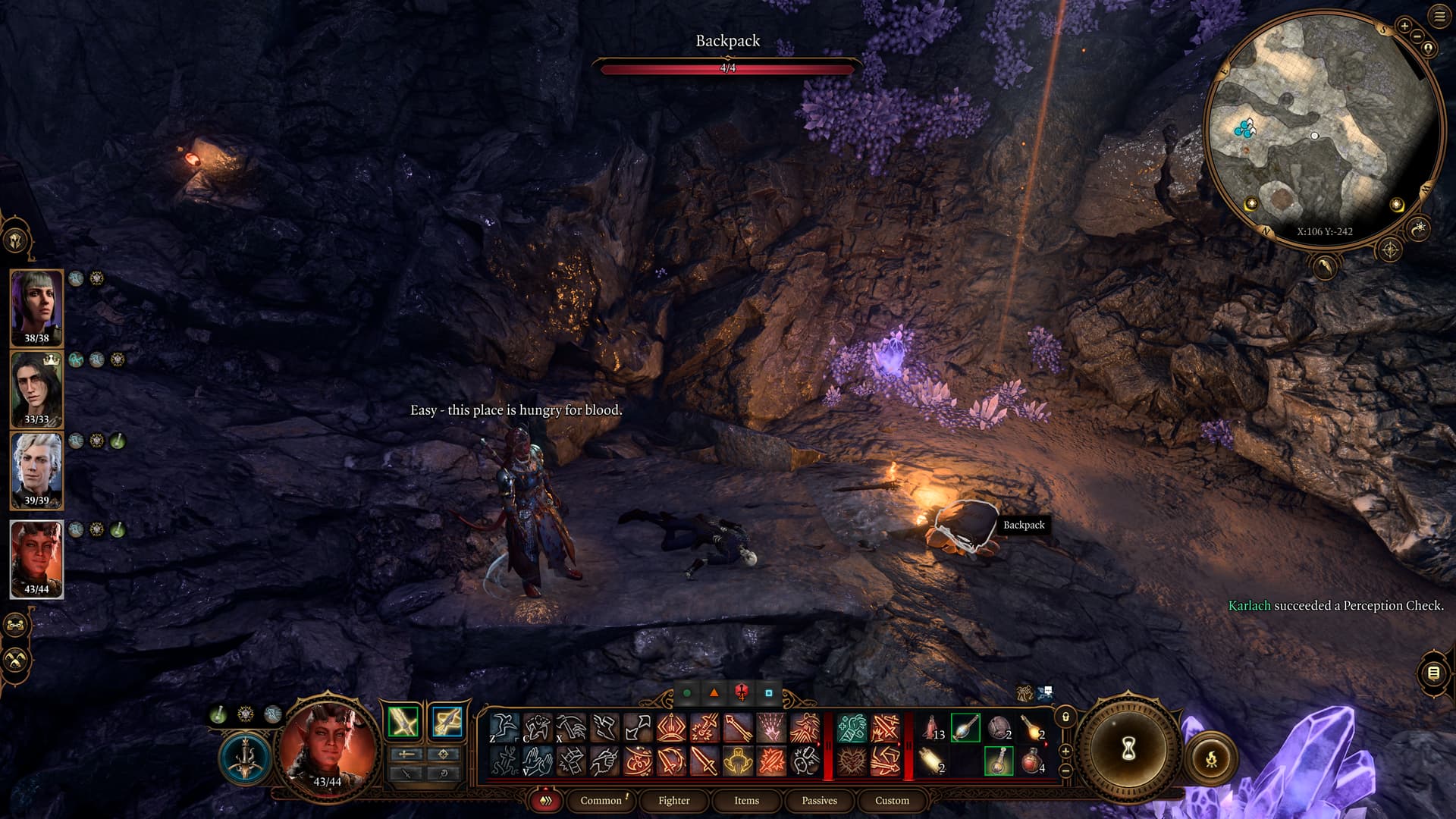Click the end turn hourglass button
The width and height of the screenshot is (1456, 819).
(1128, 749)
